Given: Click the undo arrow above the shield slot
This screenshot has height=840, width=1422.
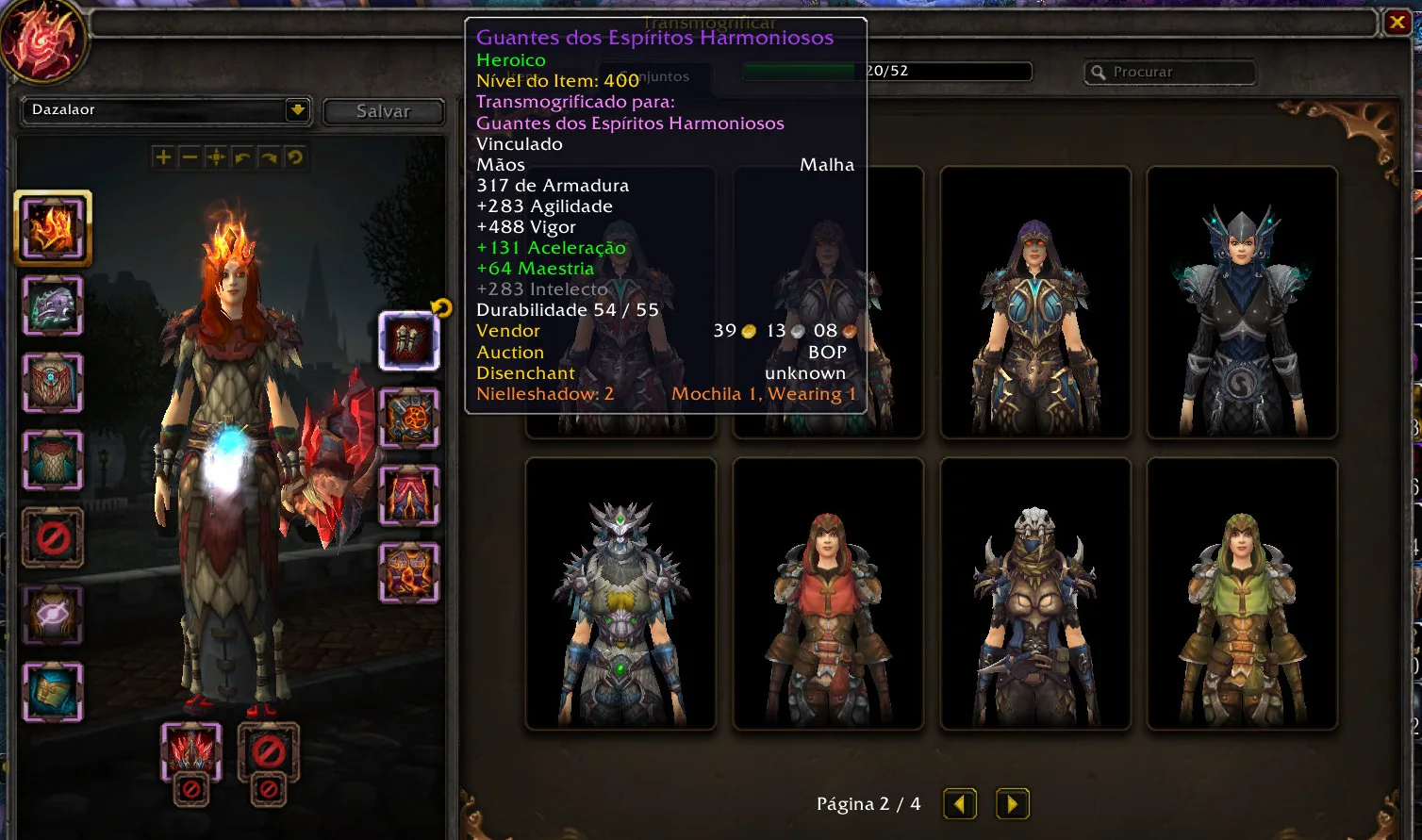Looking at the screenshot, I should tap(438, 307).
